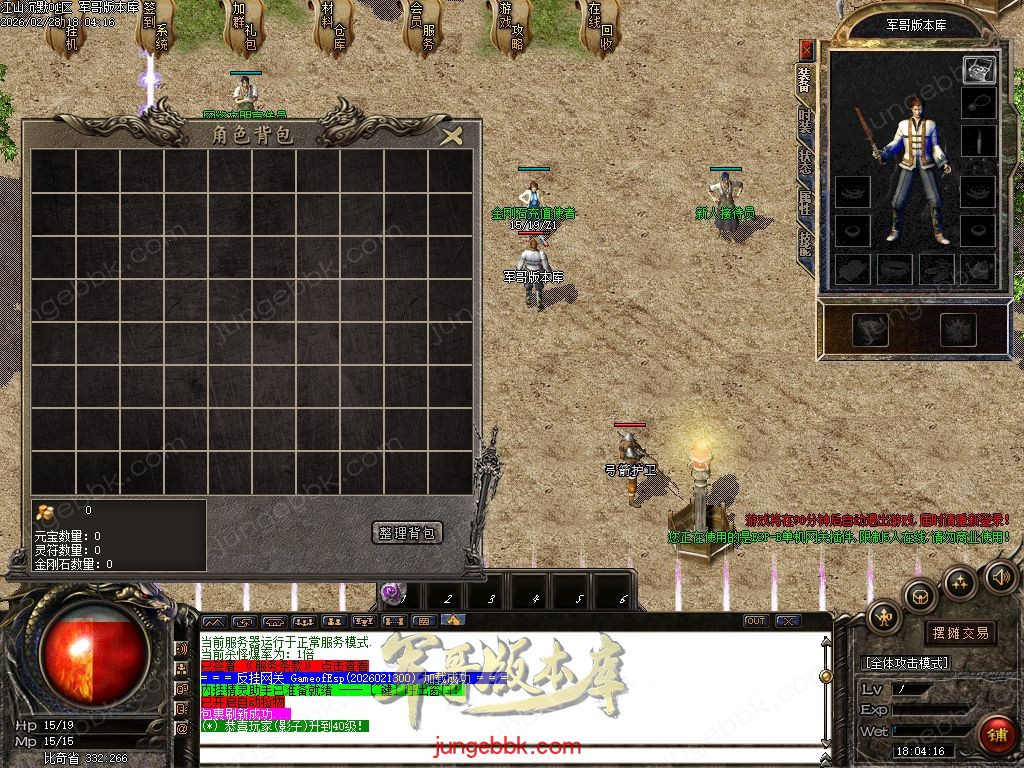Click the 整理背包 sort bag button
1024x768 pixels.
tap(407, 533)
